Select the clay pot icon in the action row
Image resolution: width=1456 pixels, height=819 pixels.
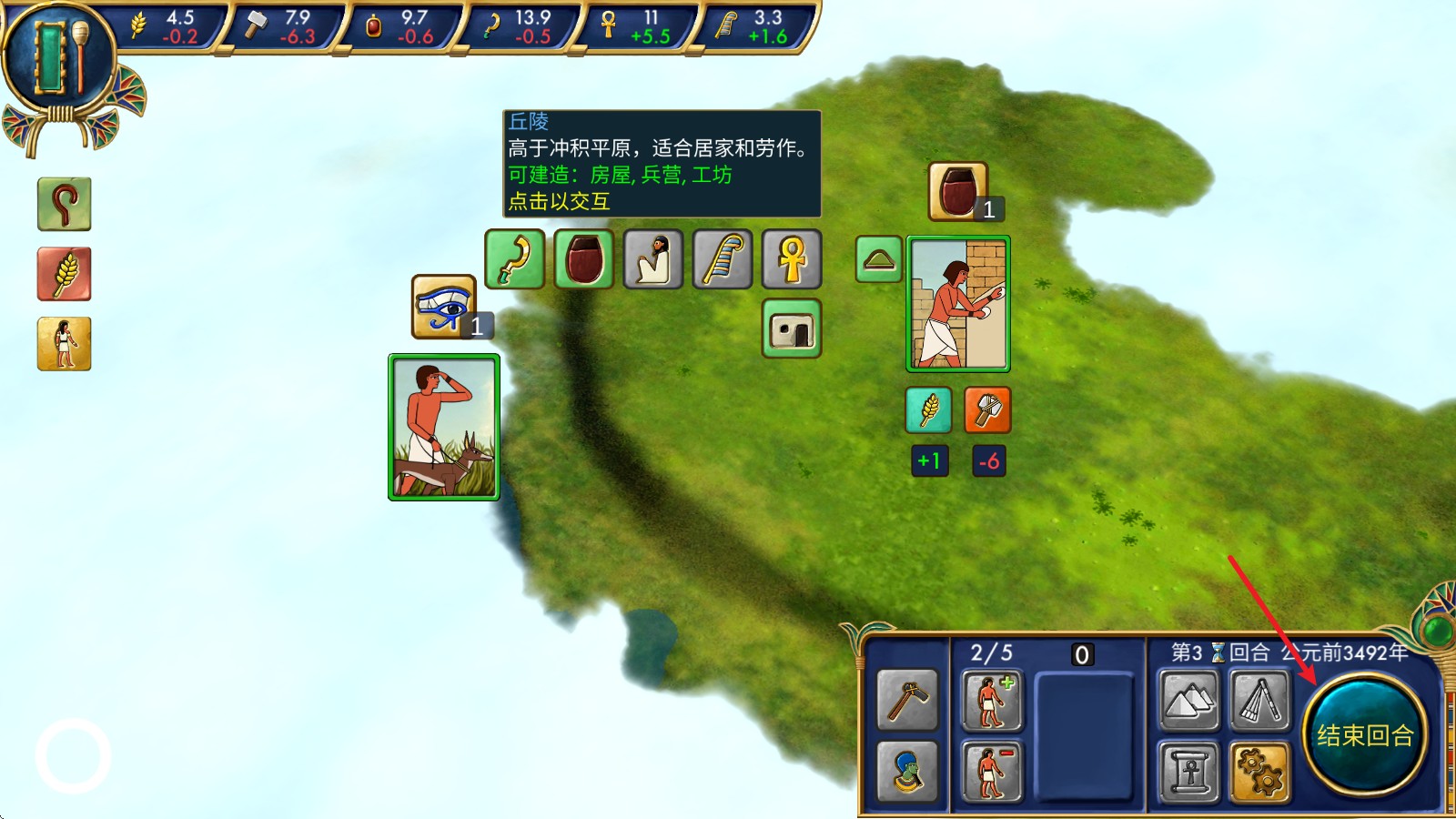point(584,259)
